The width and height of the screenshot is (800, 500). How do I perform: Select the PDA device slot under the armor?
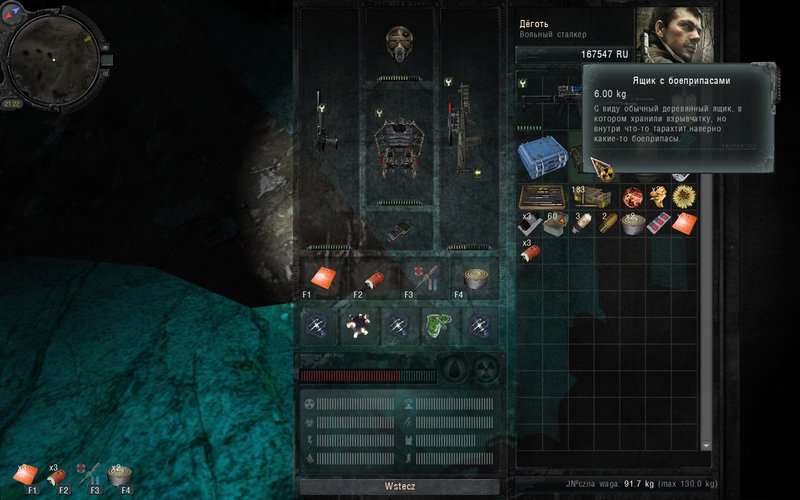pyautogui.click(x=398, y=228)
